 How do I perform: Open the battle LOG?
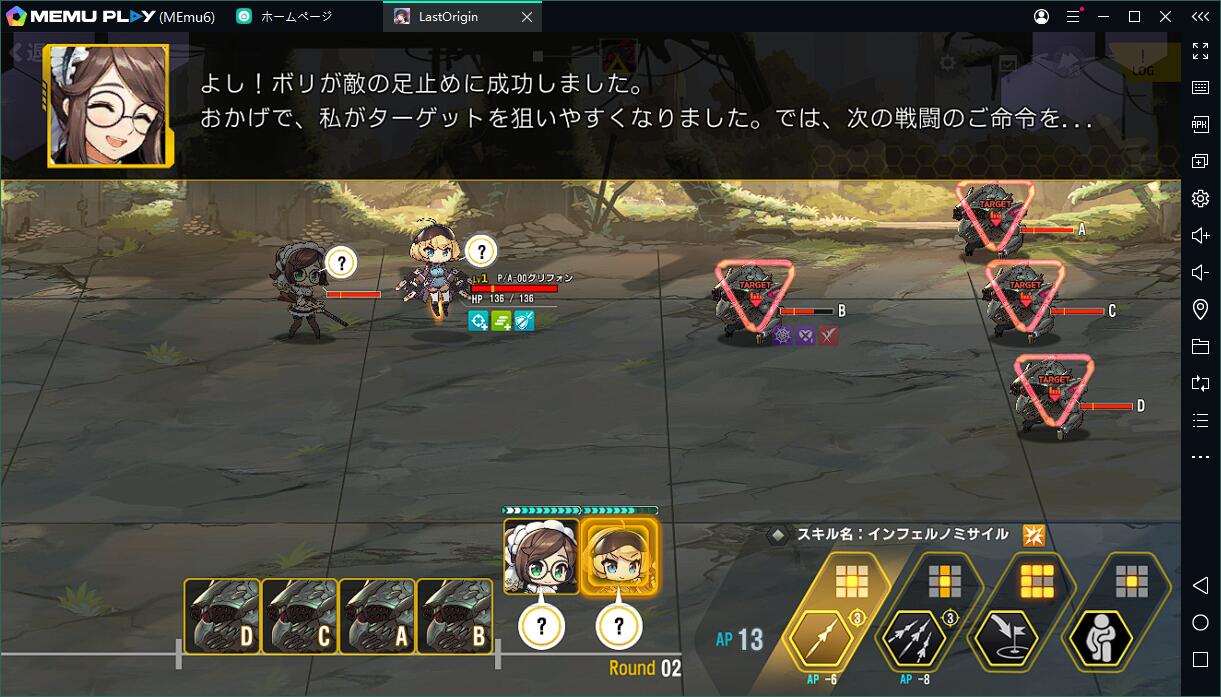(x=1142, y=63)
